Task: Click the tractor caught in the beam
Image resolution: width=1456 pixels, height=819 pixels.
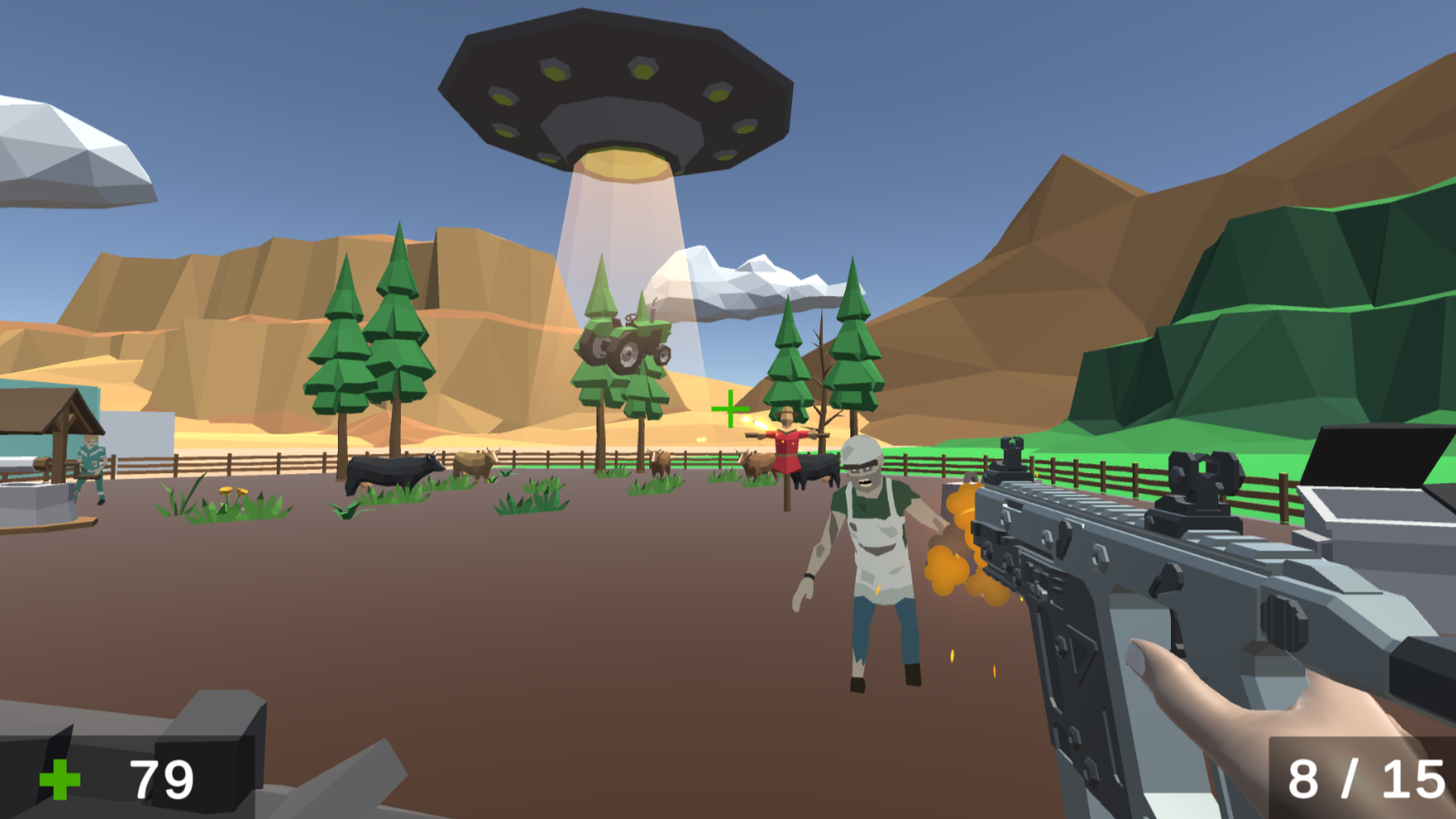Action: 626,342
